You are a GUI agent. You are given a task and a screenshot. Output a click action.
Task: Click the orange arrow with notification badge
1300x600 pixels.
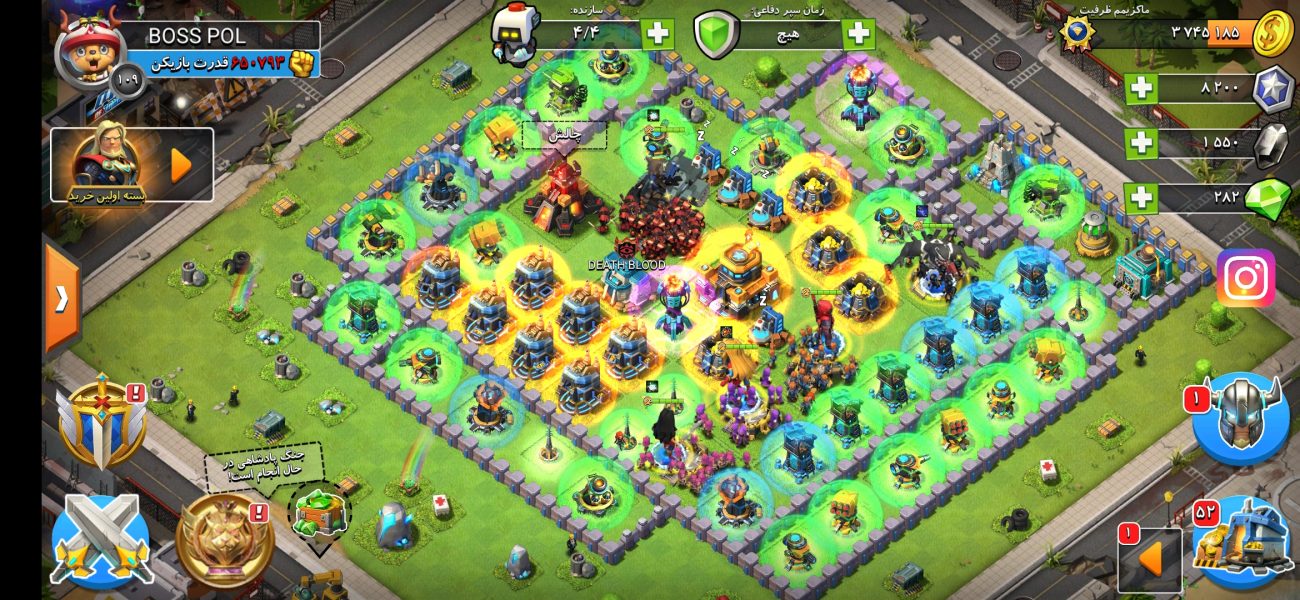pyautogui.click(x=1150, y=559)
